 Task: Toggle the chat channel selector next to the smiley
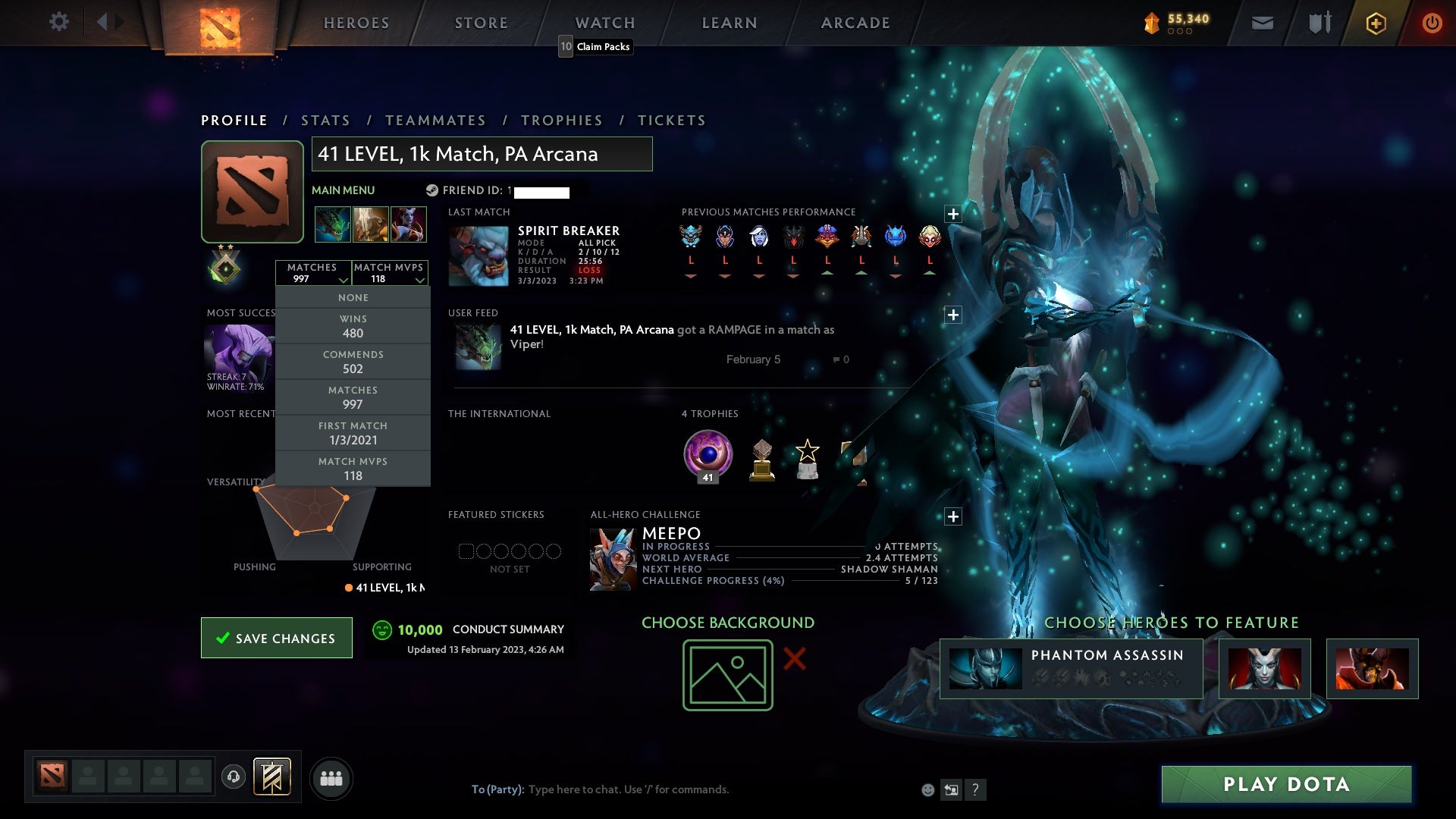[x=952, y=789]
